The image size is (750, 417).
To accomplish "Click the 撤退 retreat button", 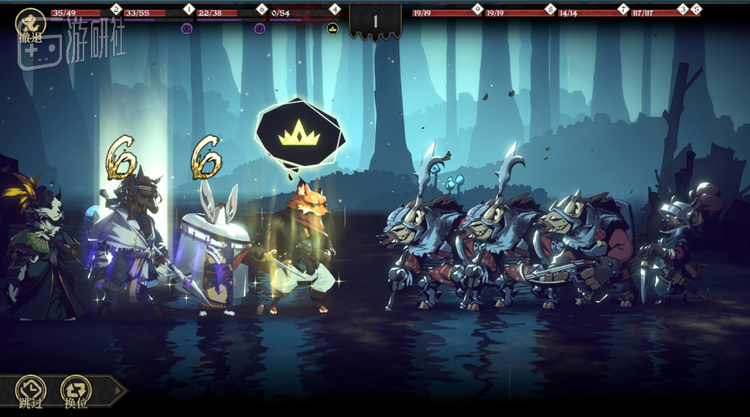I will coord(30,26).
